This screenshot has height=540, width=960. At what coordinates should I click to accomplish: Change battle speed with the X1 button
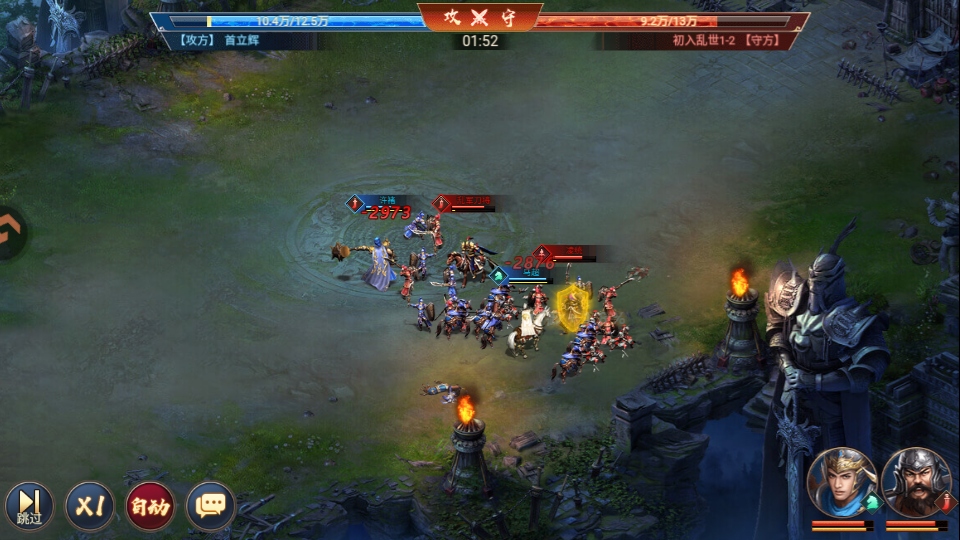coord(89,506)
